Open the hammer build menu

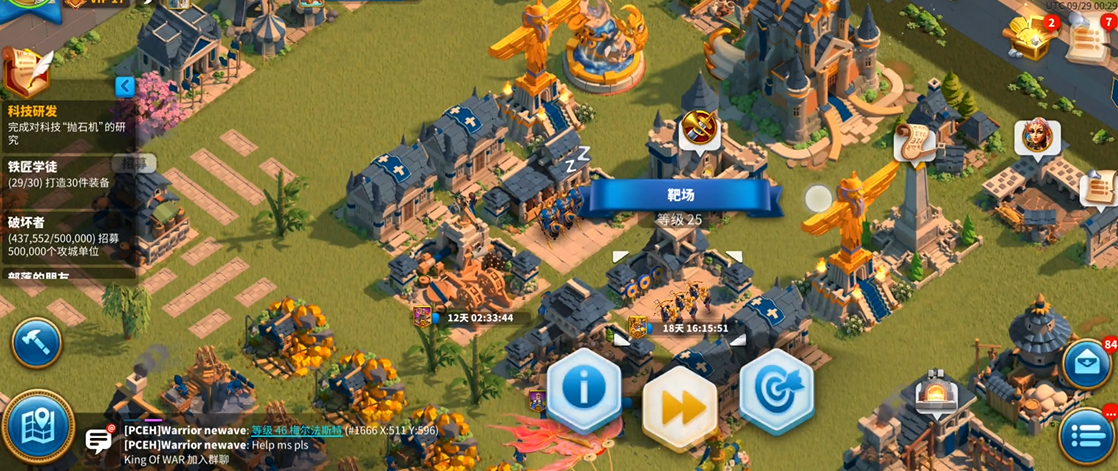[x=36, y=343]
